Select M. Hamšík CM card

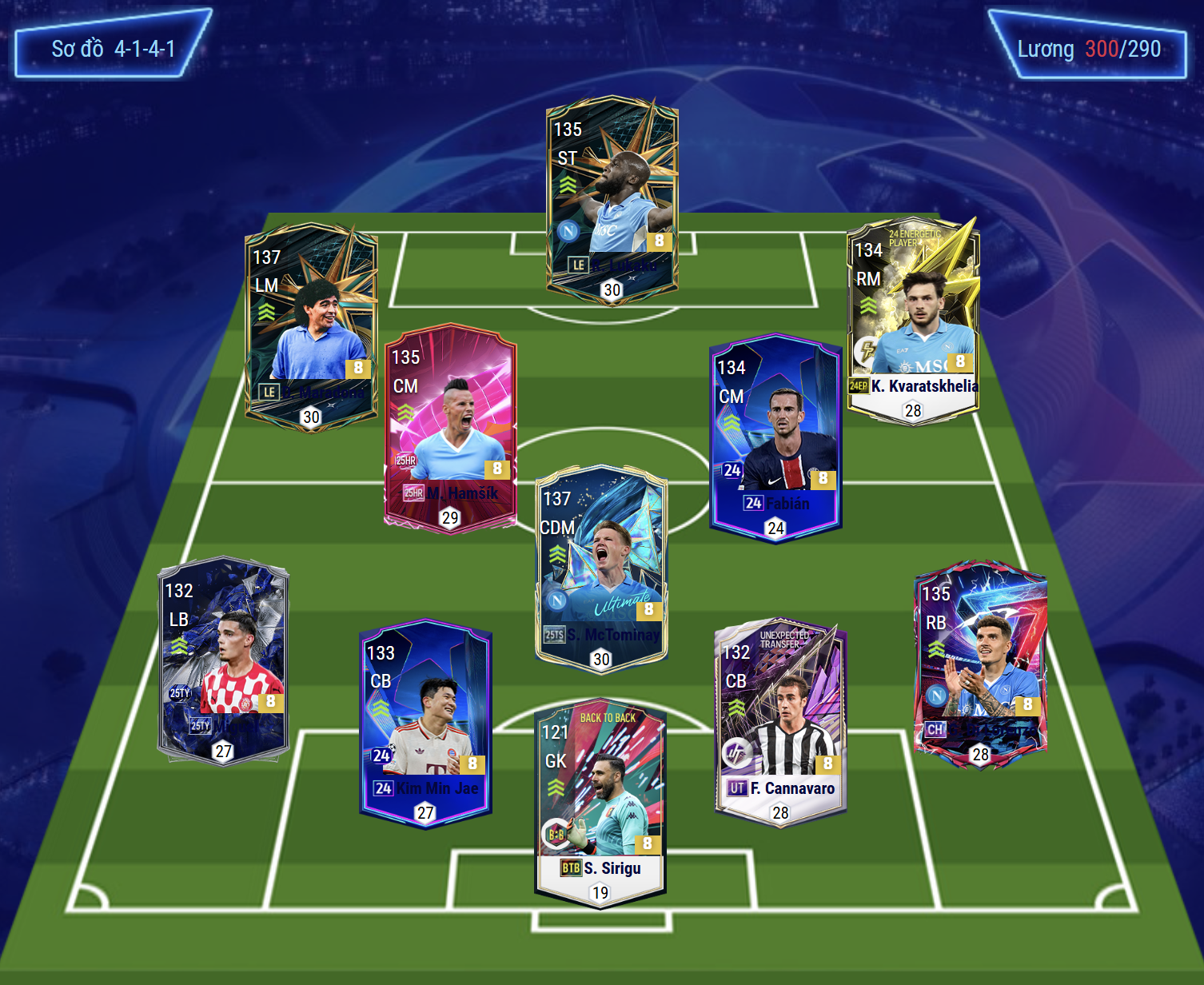pyautogui.click(x=450, y=428)
